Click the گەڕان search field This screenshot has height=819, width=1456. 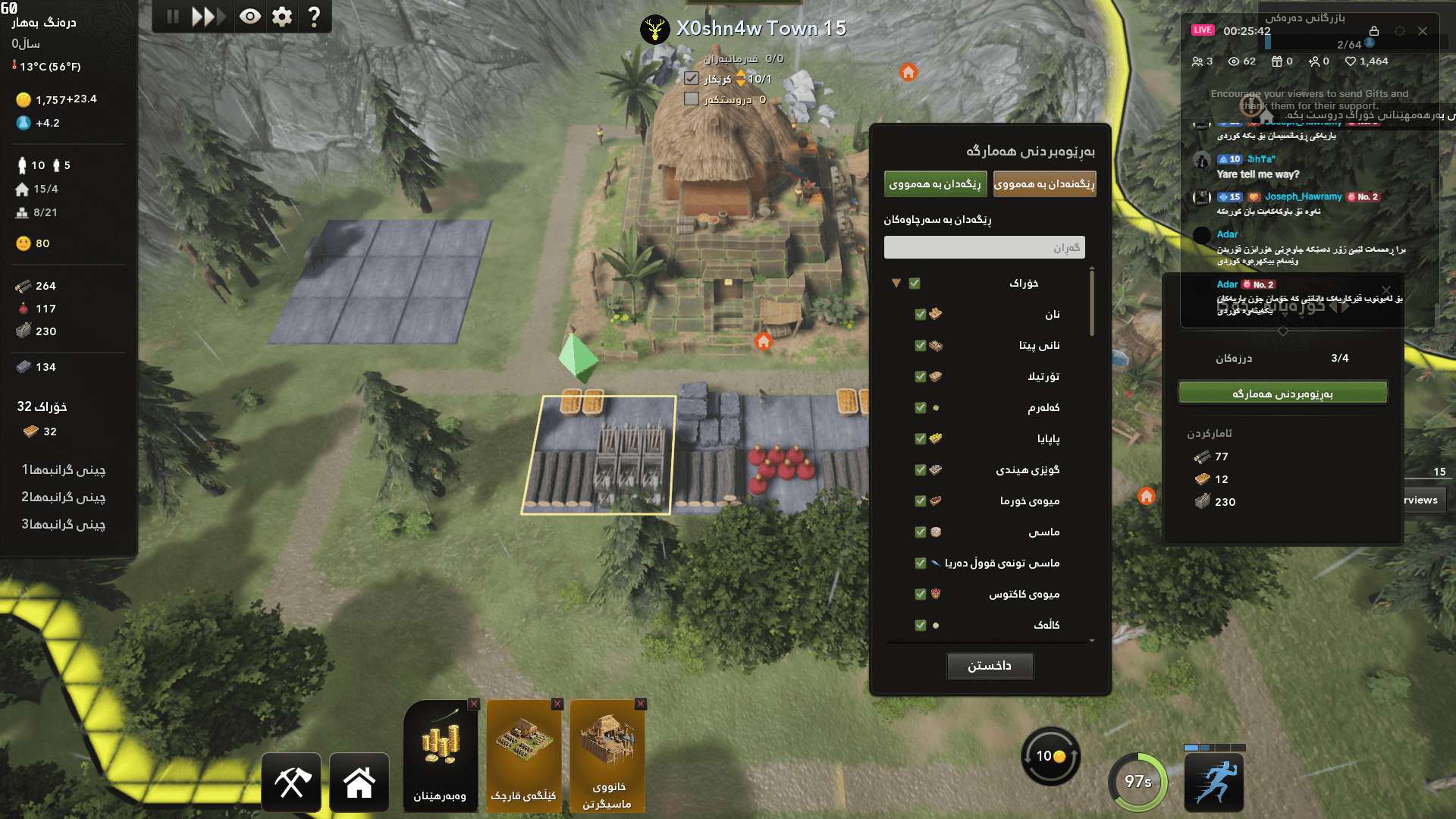point(984,246)
